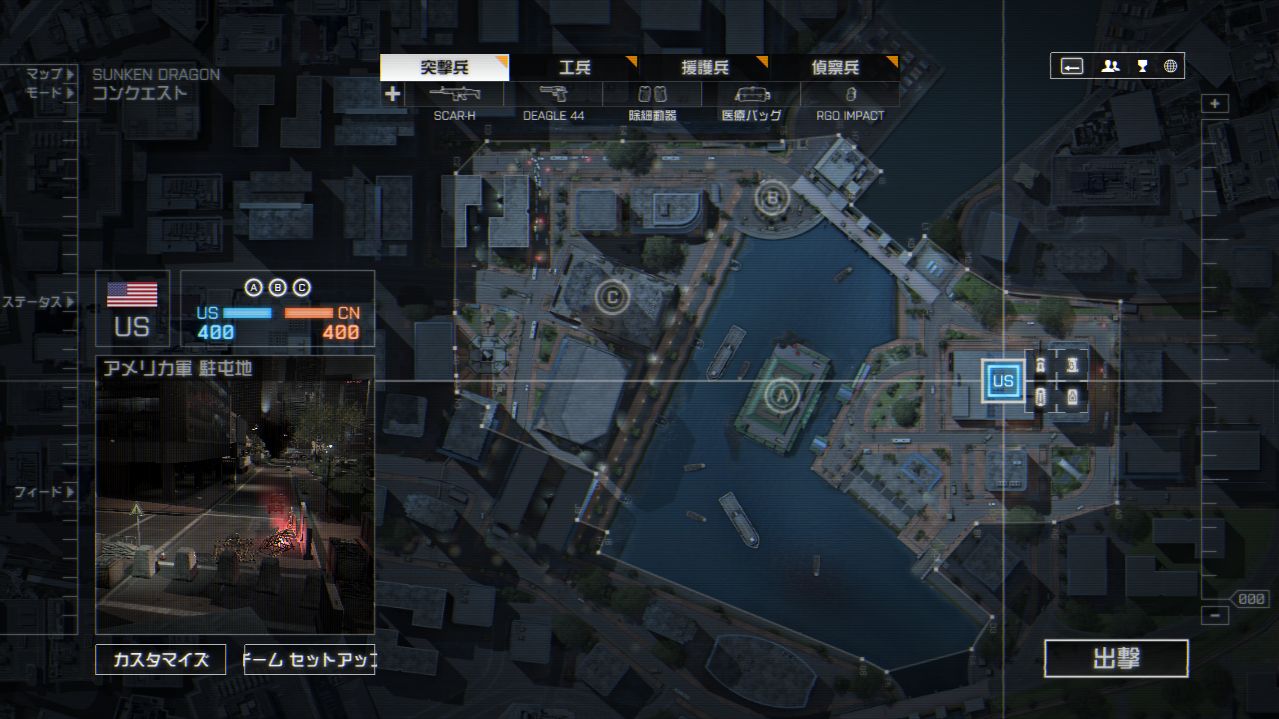Open the 除細動器 defibrillator gadget slot
Image resolution: width=1279 pixels, height=719 pixels.
coord(652,95)
